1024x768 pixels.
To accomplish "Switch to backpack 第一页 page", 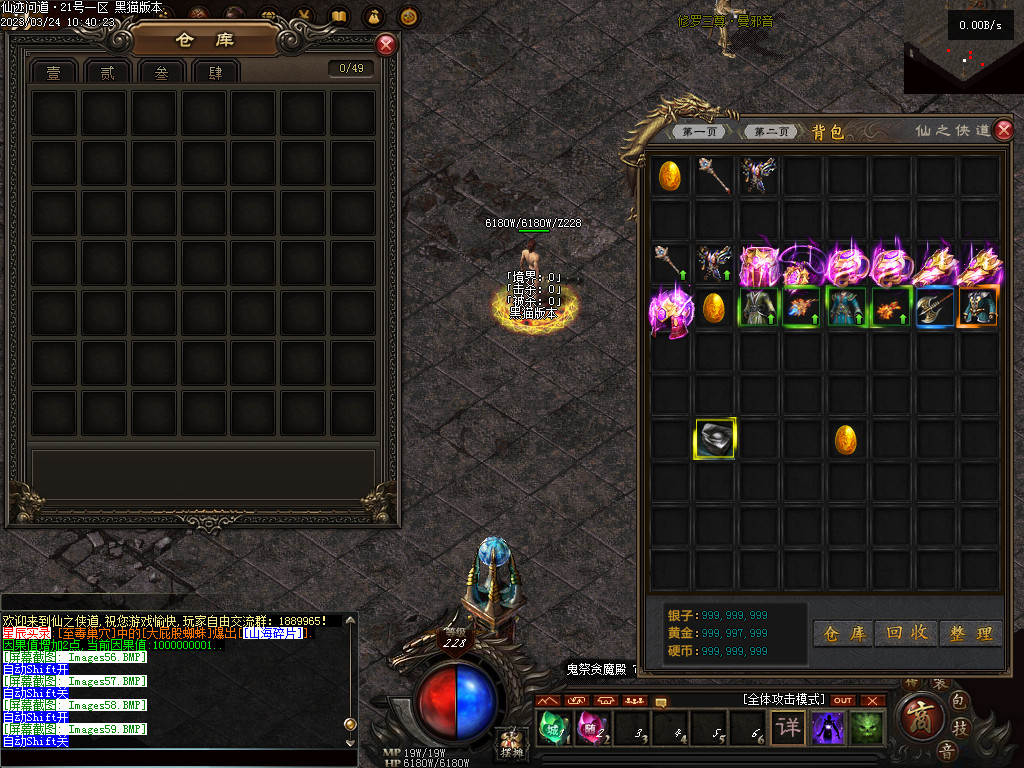I will pyautogui.click(x=700, y=132).
